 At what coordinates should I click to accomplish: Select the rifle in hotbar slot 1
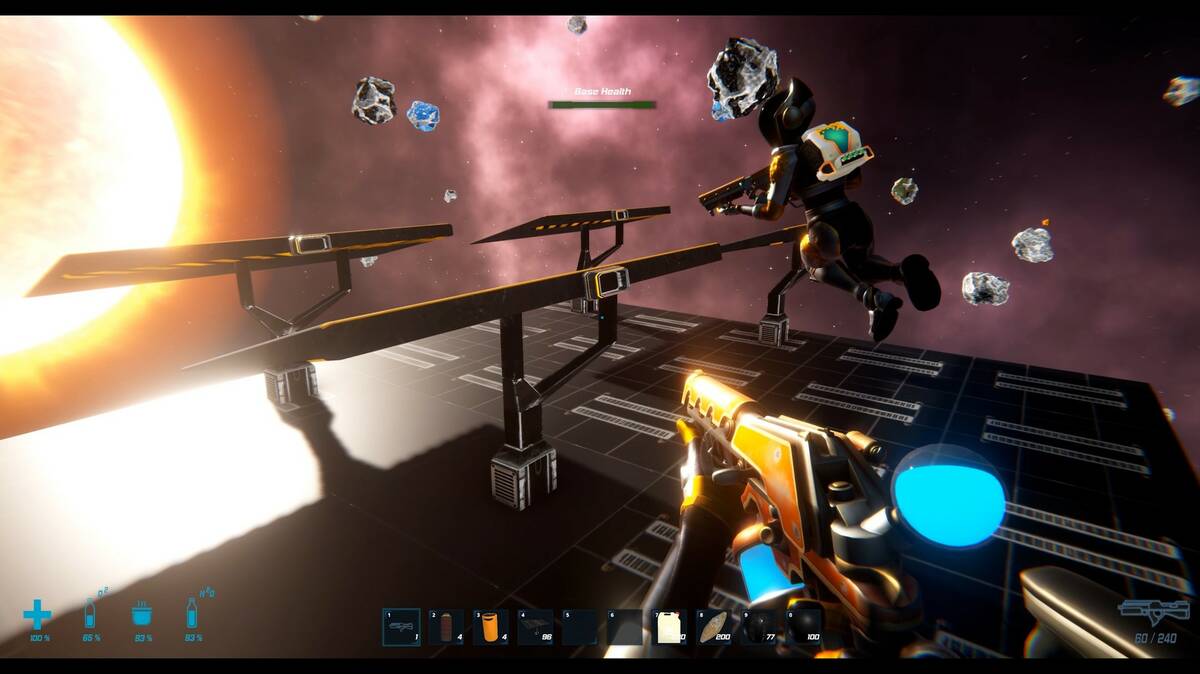point(401,627)
